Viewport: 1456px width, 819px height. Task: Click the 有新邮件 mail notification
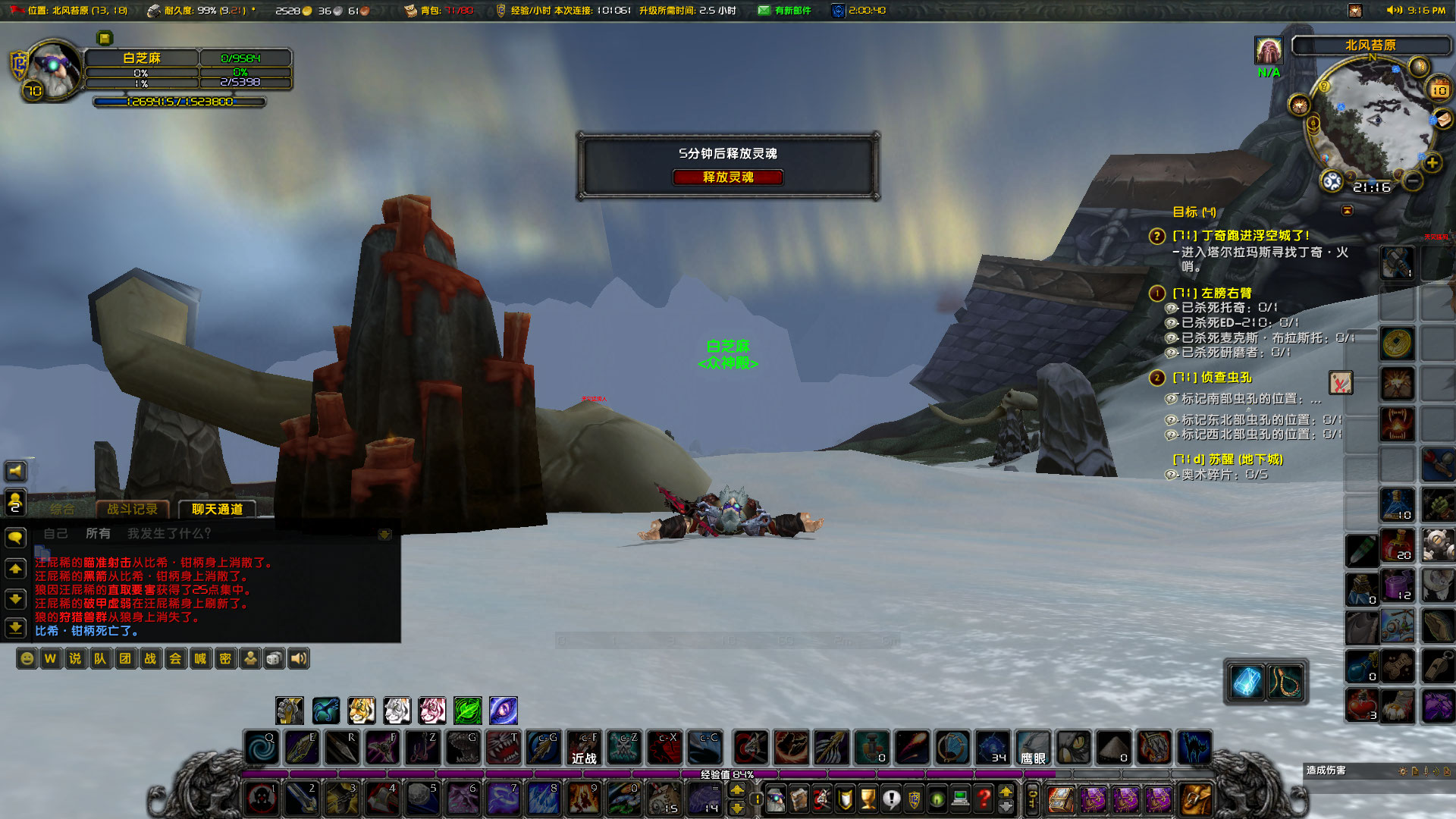(x=785, y=11)
